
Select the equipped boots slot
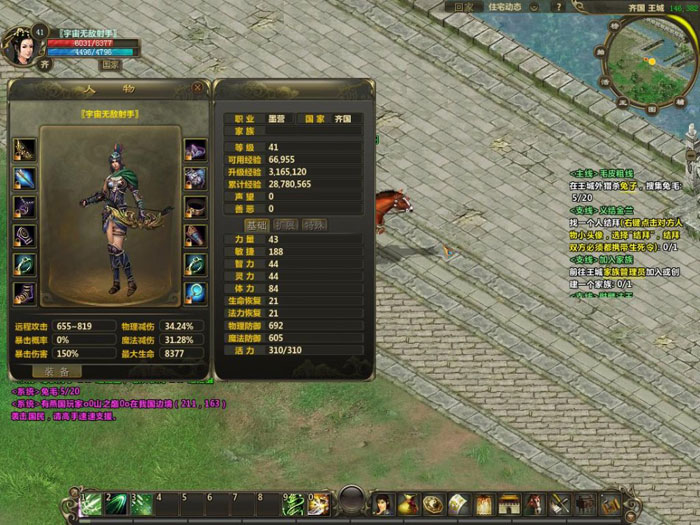24,294
